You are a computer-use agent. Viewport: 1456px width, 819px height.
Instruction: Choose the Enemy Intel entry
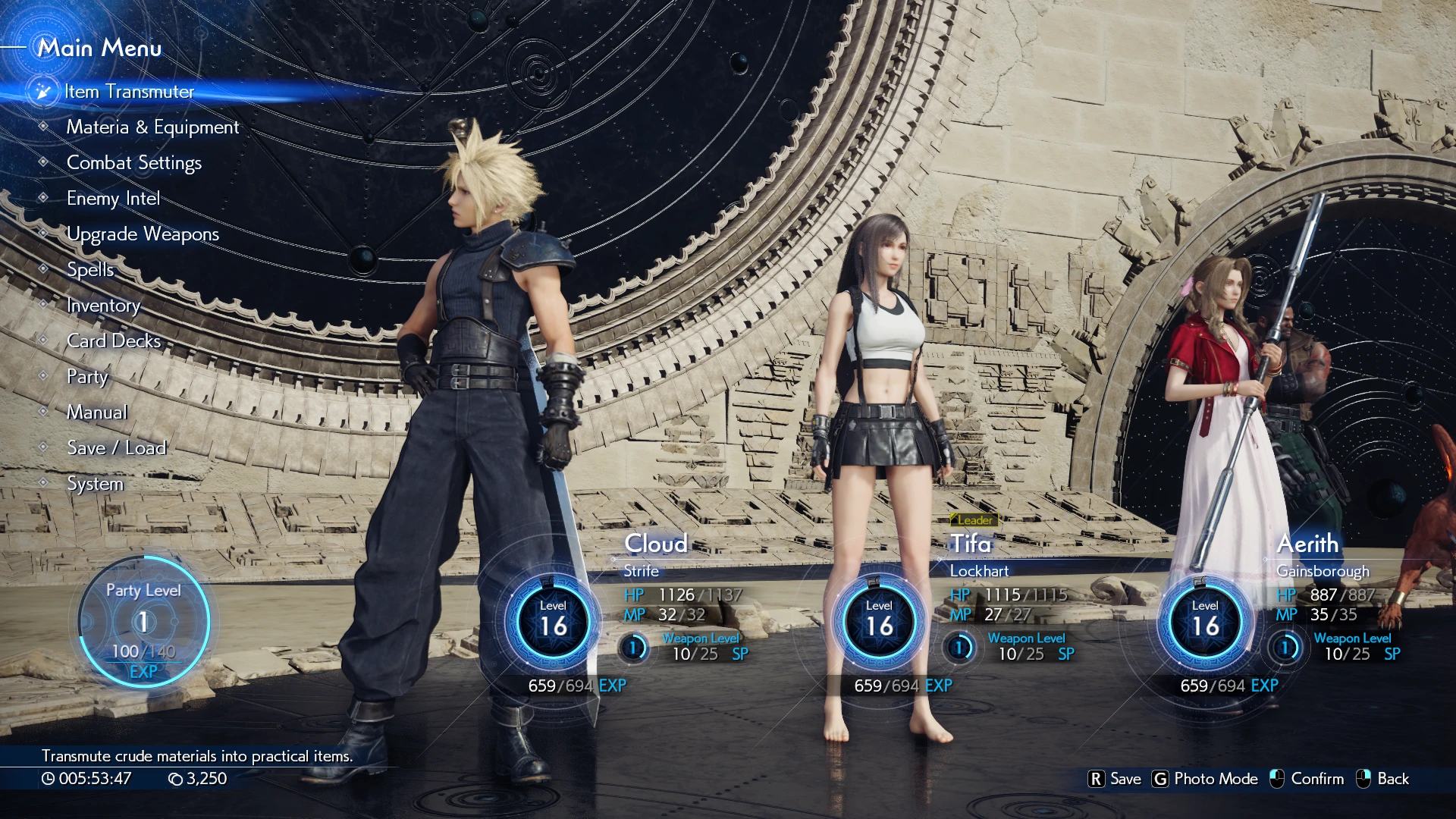113,199
